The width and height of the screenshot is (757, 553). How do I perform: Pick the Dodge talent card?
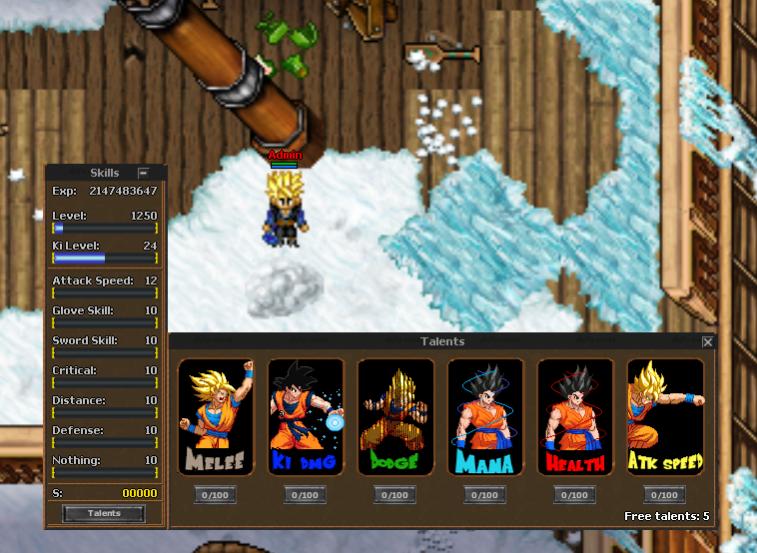395,418
